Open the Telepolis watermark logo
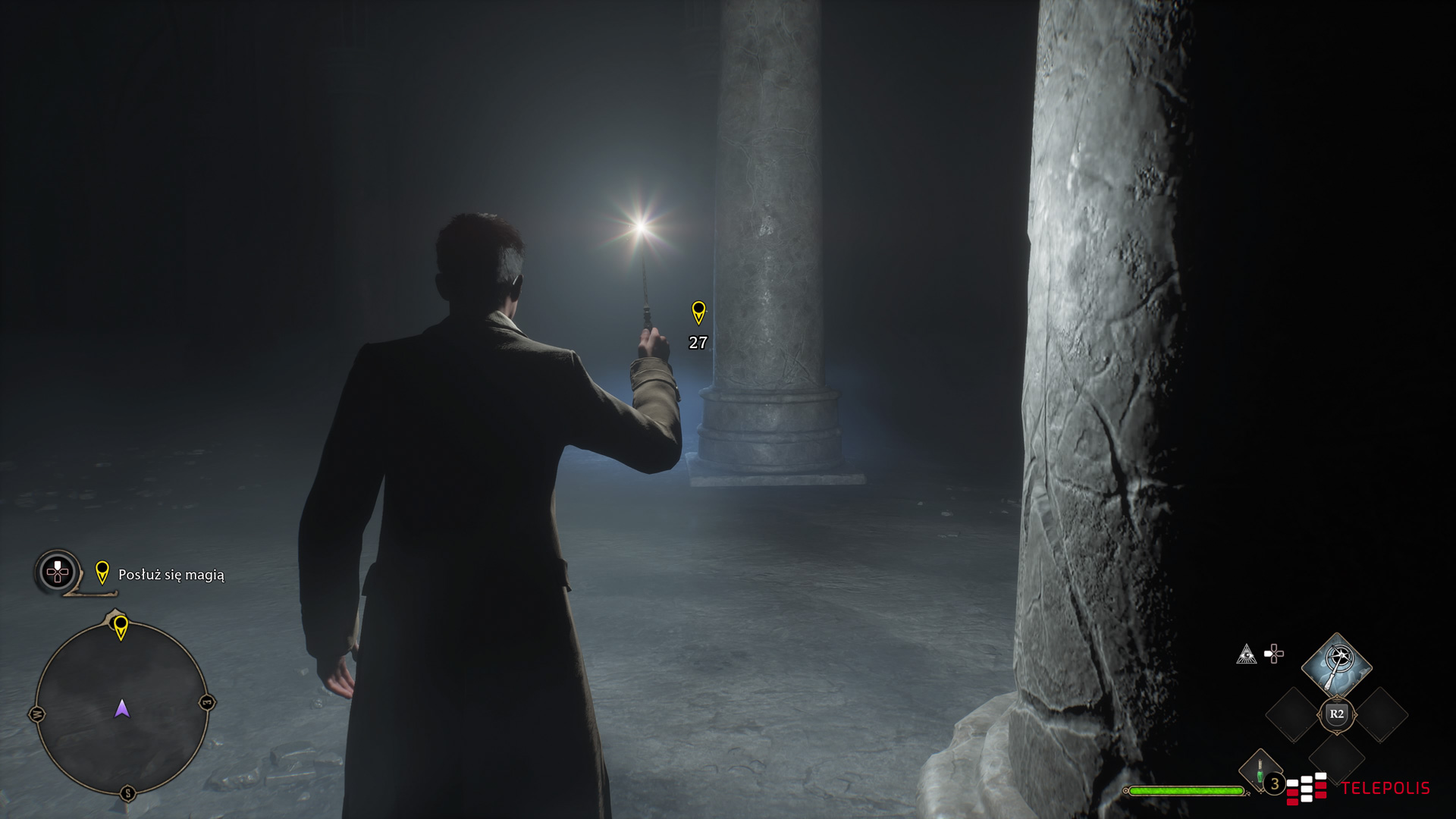 1357,788
